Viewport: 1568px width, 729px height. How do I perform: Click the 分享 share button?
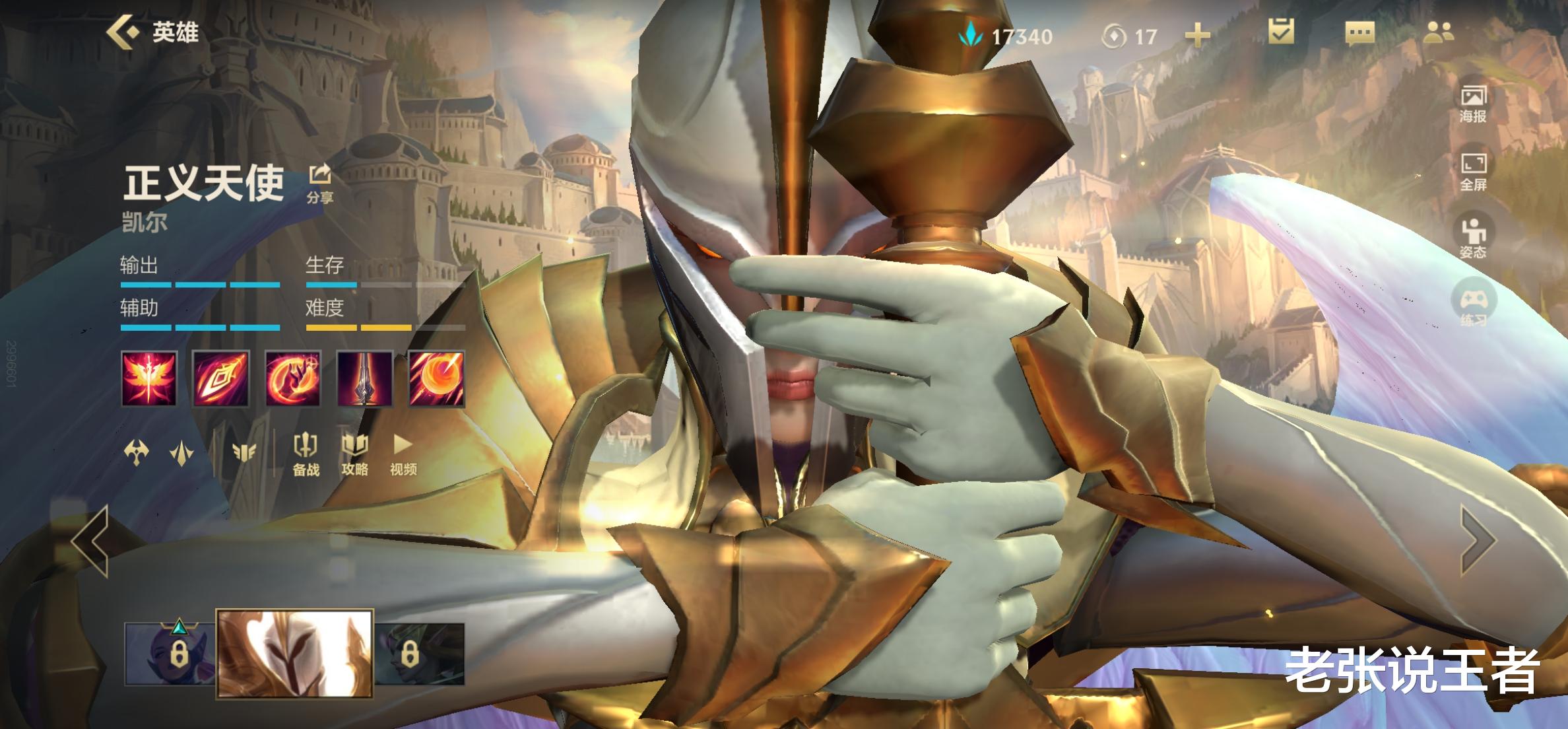pyautogui.click(x=320, y=183)
